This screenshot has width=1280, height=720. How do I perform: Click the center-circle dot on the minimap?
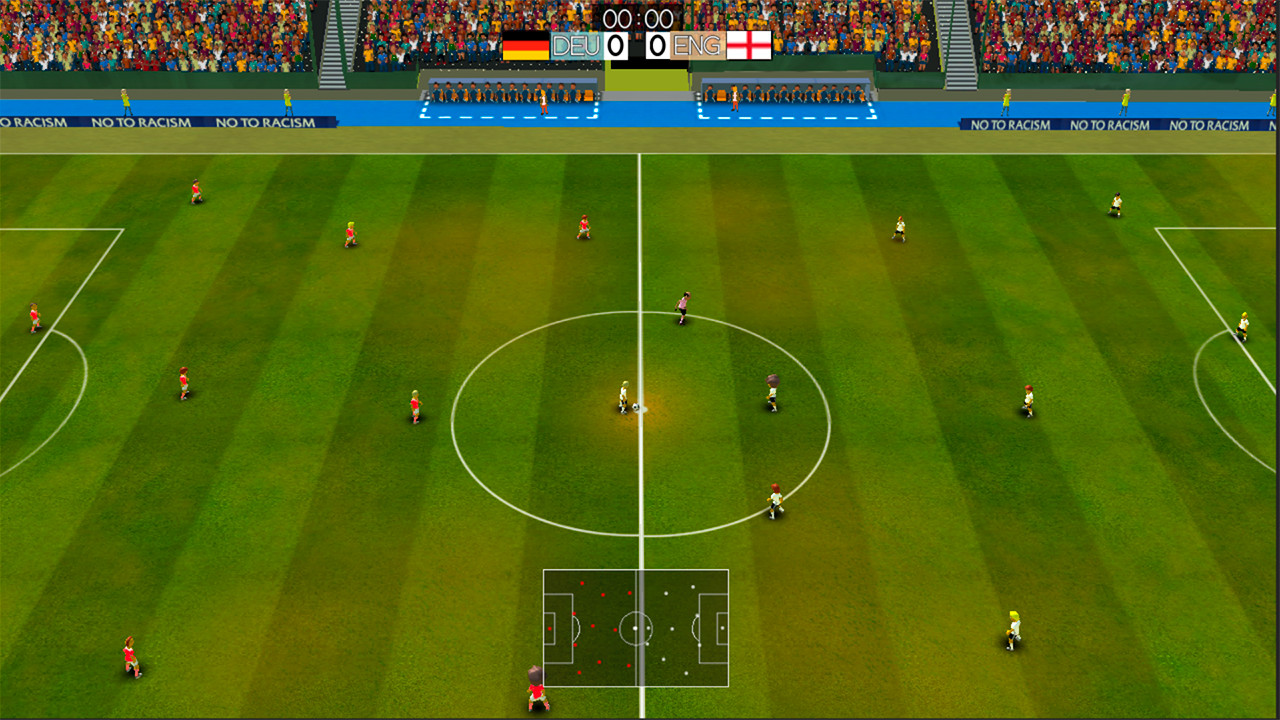637,628
